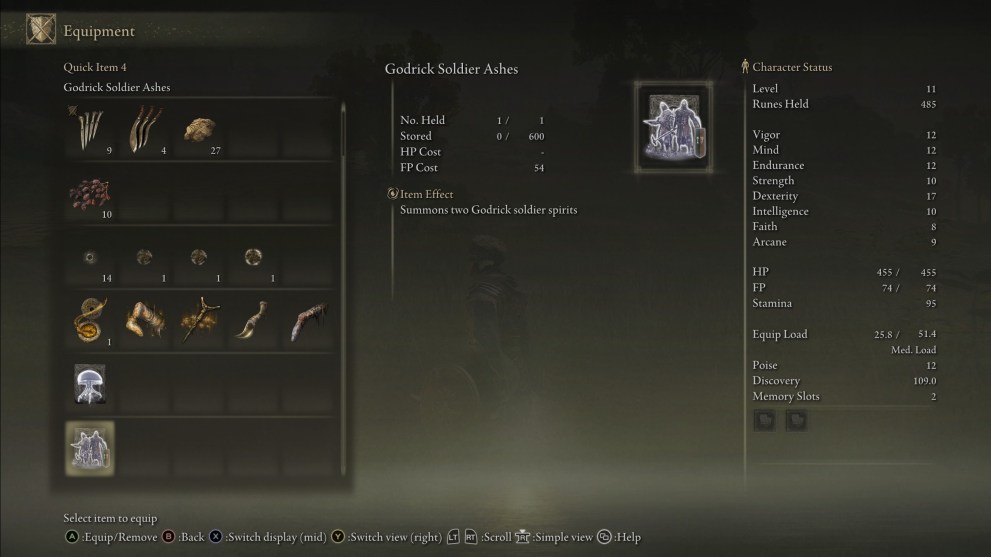The image size is (991, 557).
Task: Equip the Godrick Soldier Ashes slot
Action: pyautogui.click(x=91, y=448)
